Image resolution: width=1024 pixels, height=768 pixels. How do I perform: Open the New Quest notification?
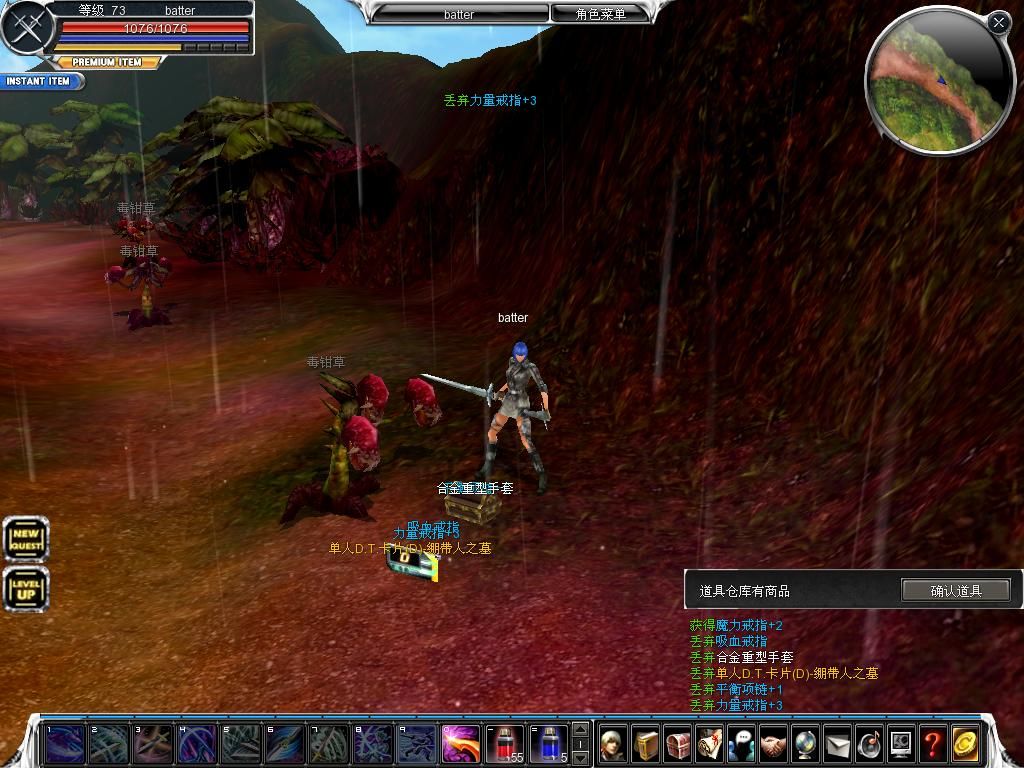(25, 540)
